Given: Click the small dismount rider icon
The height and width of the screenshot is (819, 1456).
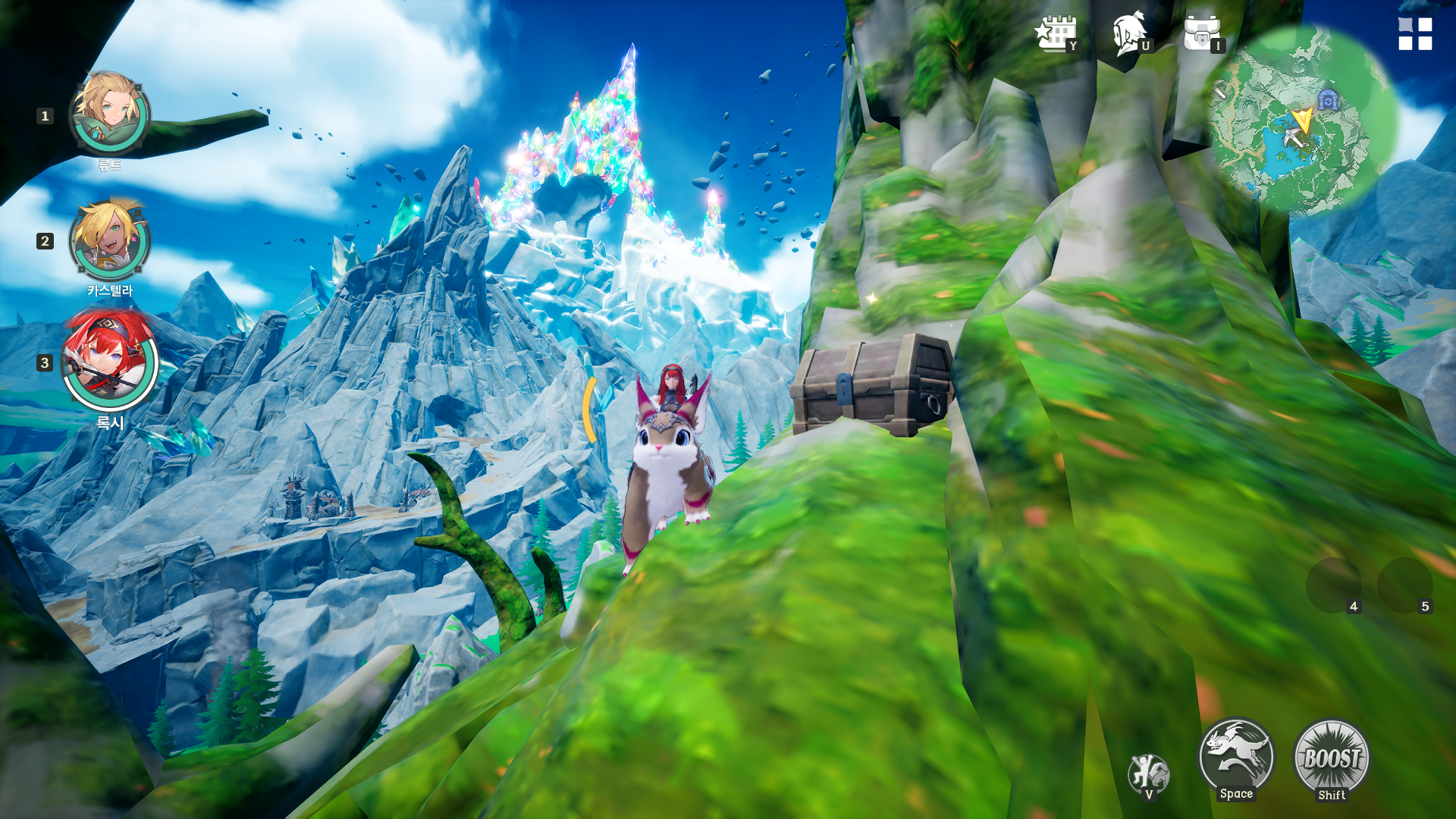Looking at the screenshot, I should point(1148,773).
